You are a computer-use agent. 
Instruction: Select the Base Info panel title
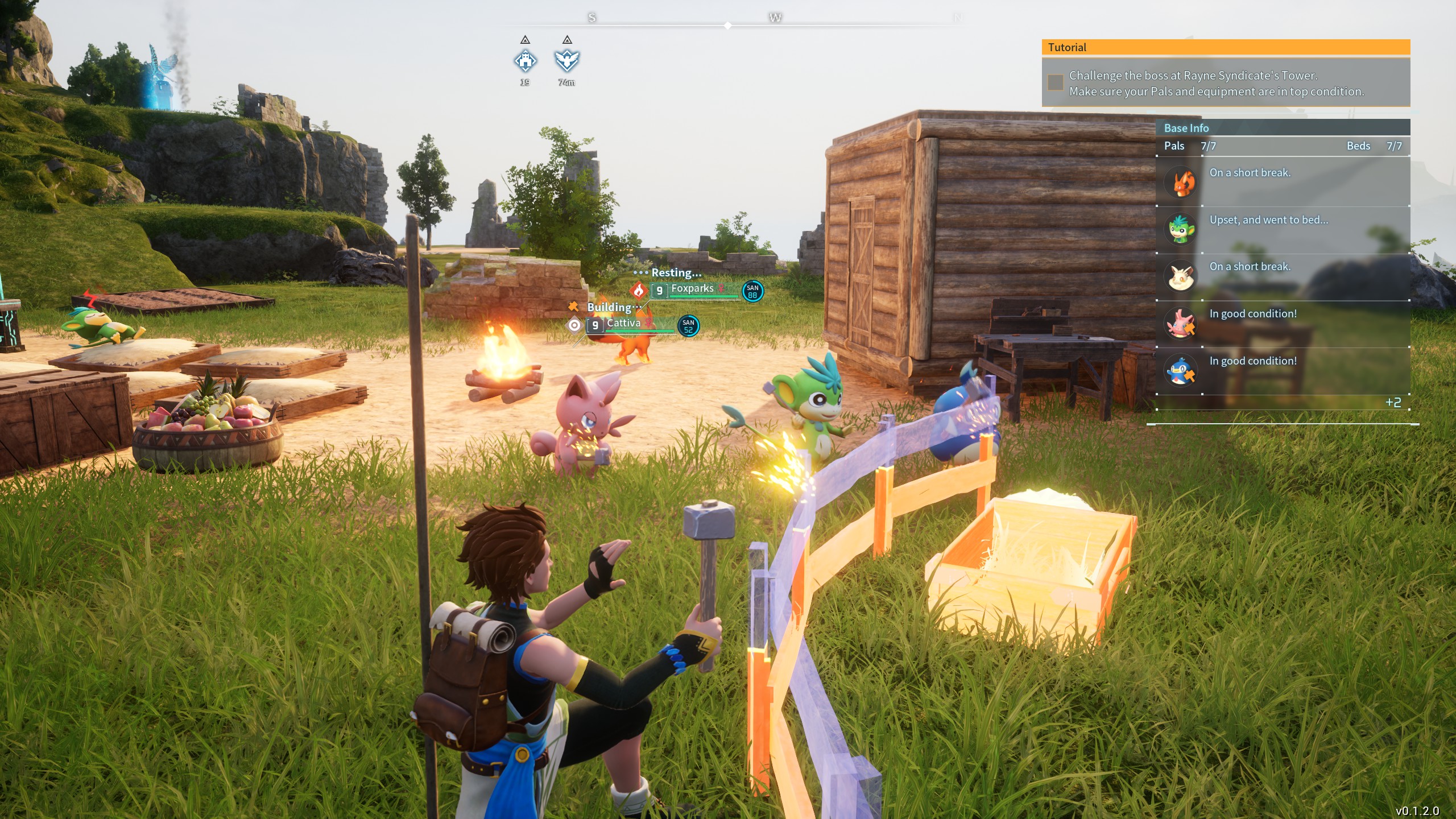click(x=1186, y=128)
